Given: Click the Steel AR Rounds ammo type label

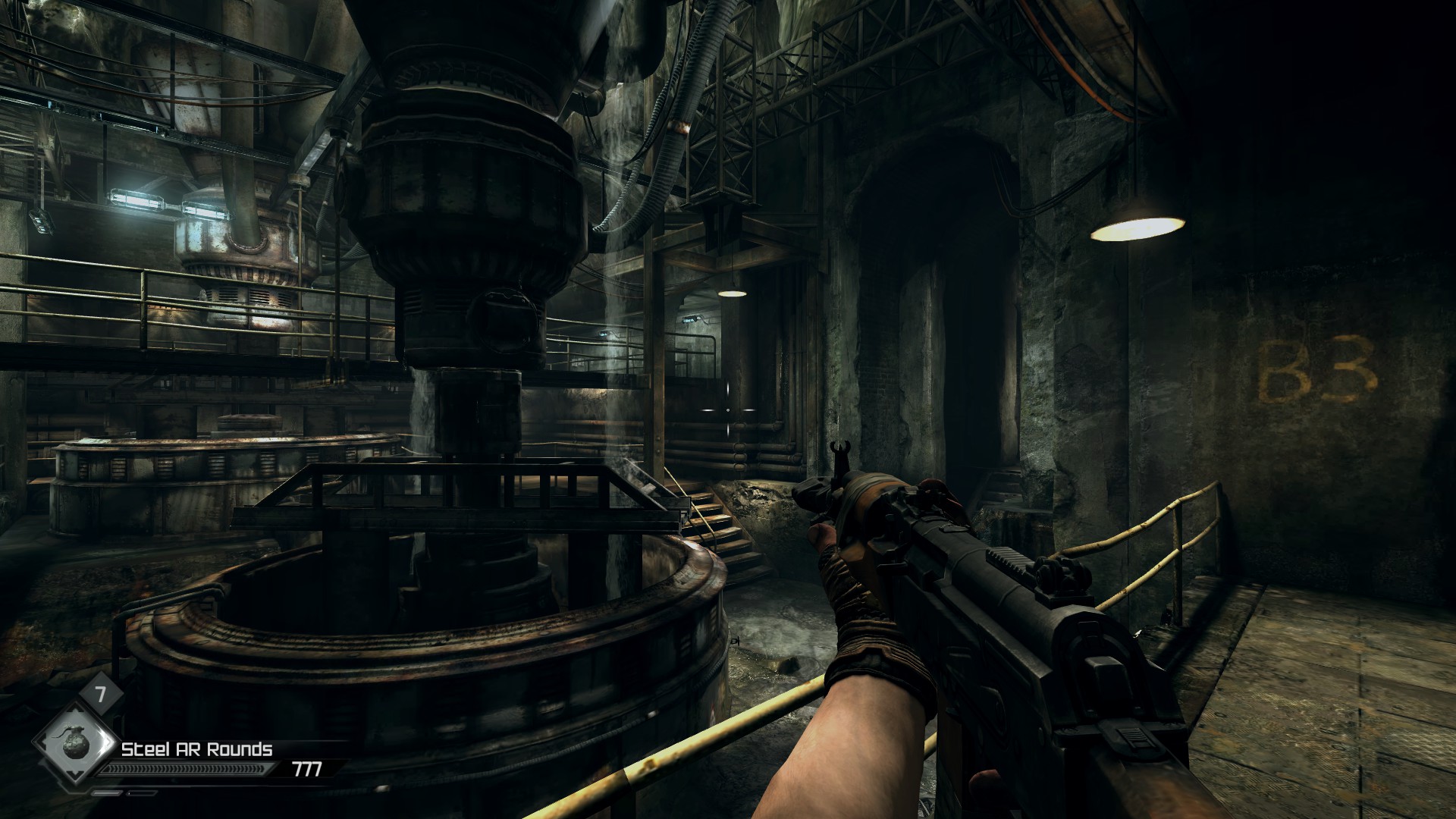Looking at the screenshot, I should click(197, 749).
